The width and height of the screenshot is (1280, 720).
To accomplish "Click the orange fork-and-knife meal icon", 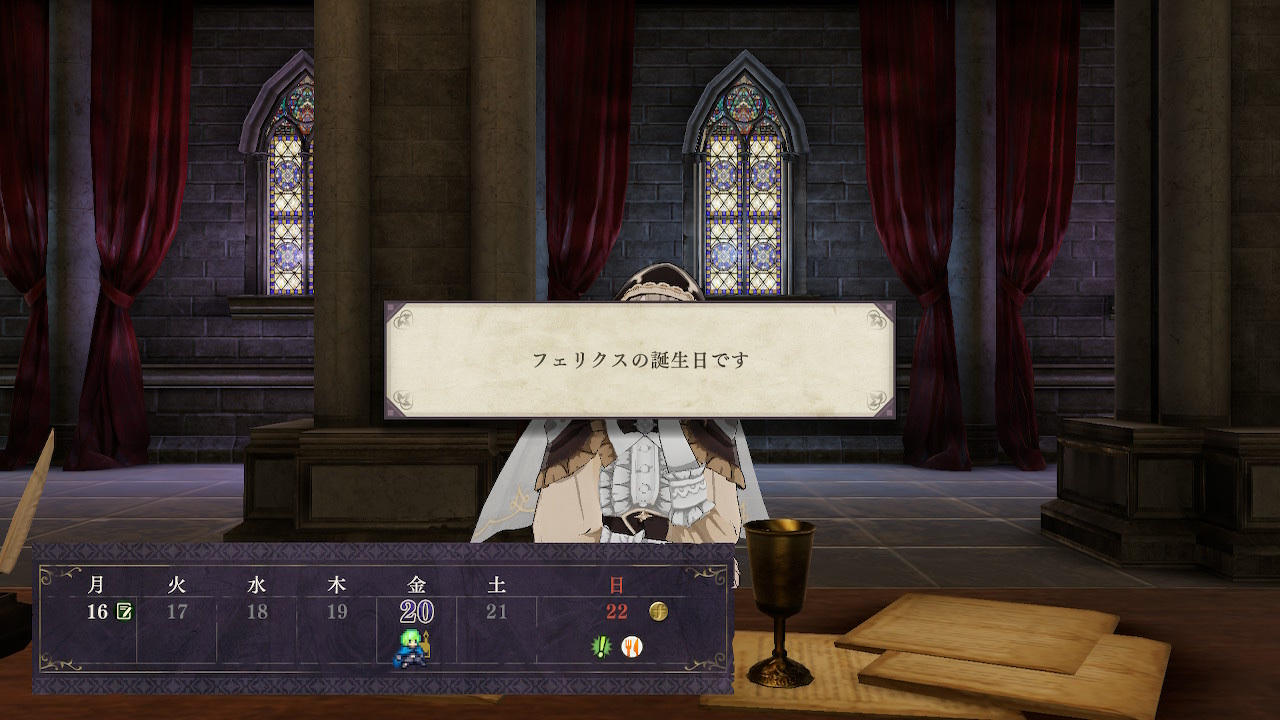I will point(632,646).
